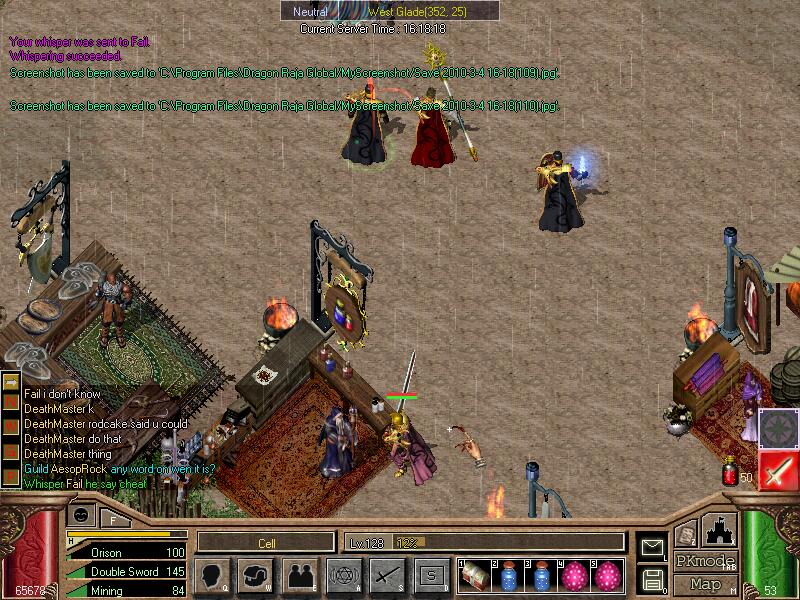The height and width of the screenshot is (600, 800).
Task: Open the castle icon menu
Action: point(722,531)
